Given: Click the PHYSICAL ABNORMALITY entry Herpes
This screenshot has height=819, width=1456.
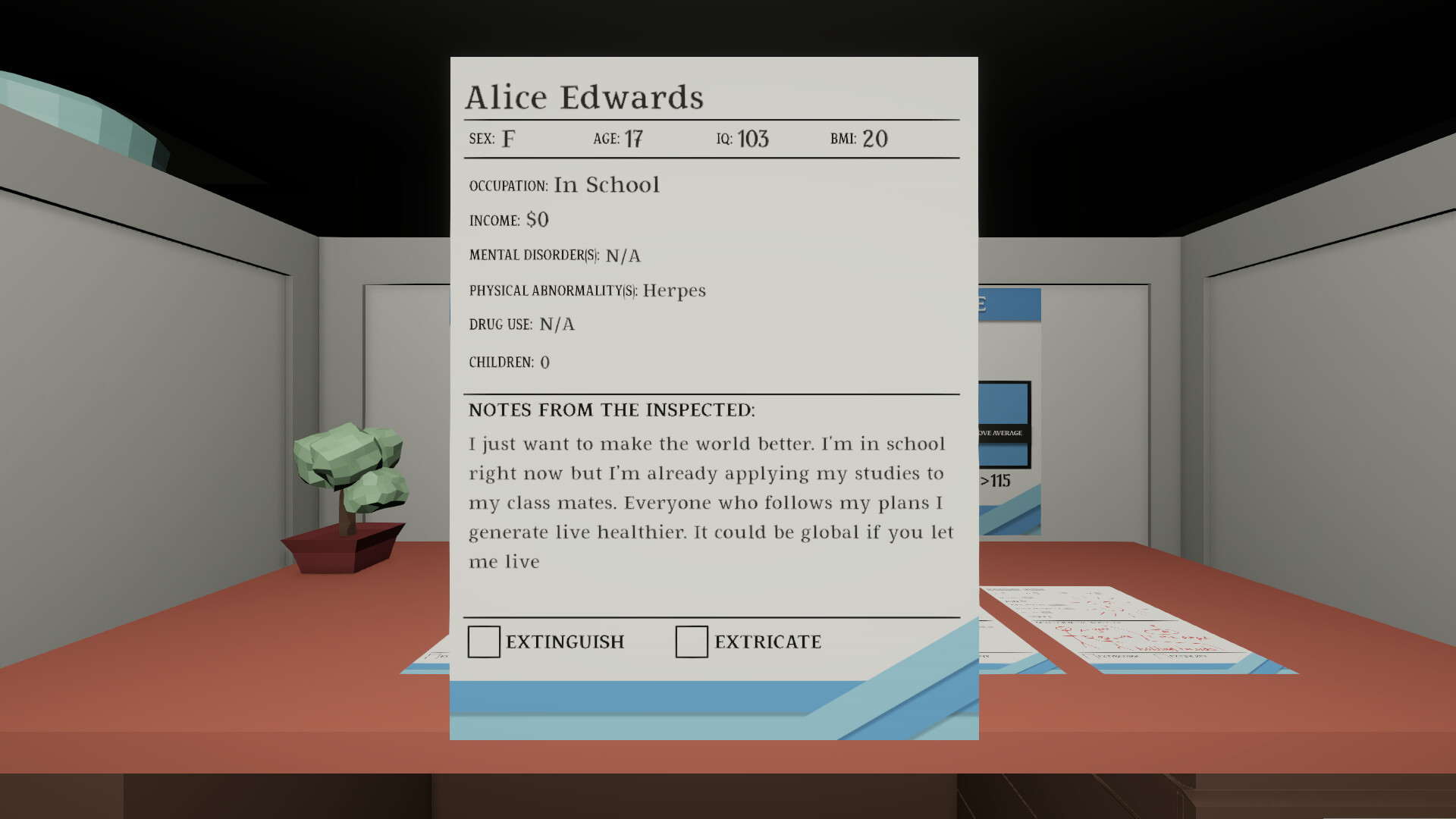Looking at the screenshot, I should [x=673, y=290].
